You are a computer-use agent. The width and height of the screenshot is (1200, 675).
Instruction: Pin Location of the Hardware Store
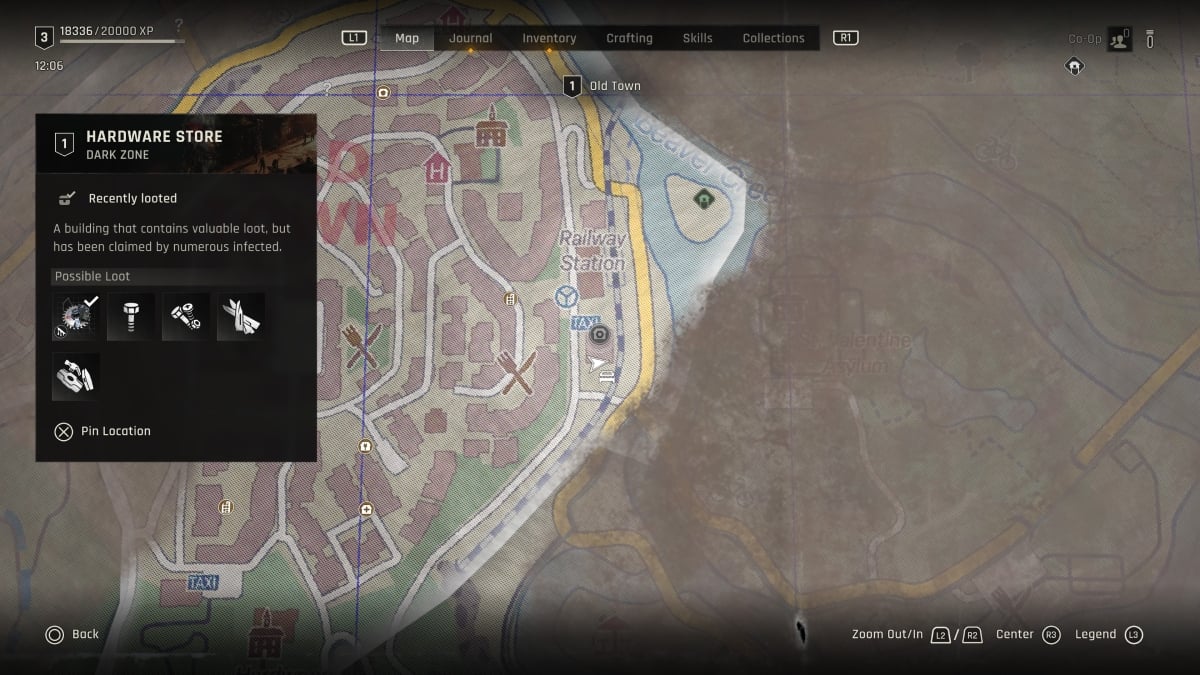[x=103, y=431]
